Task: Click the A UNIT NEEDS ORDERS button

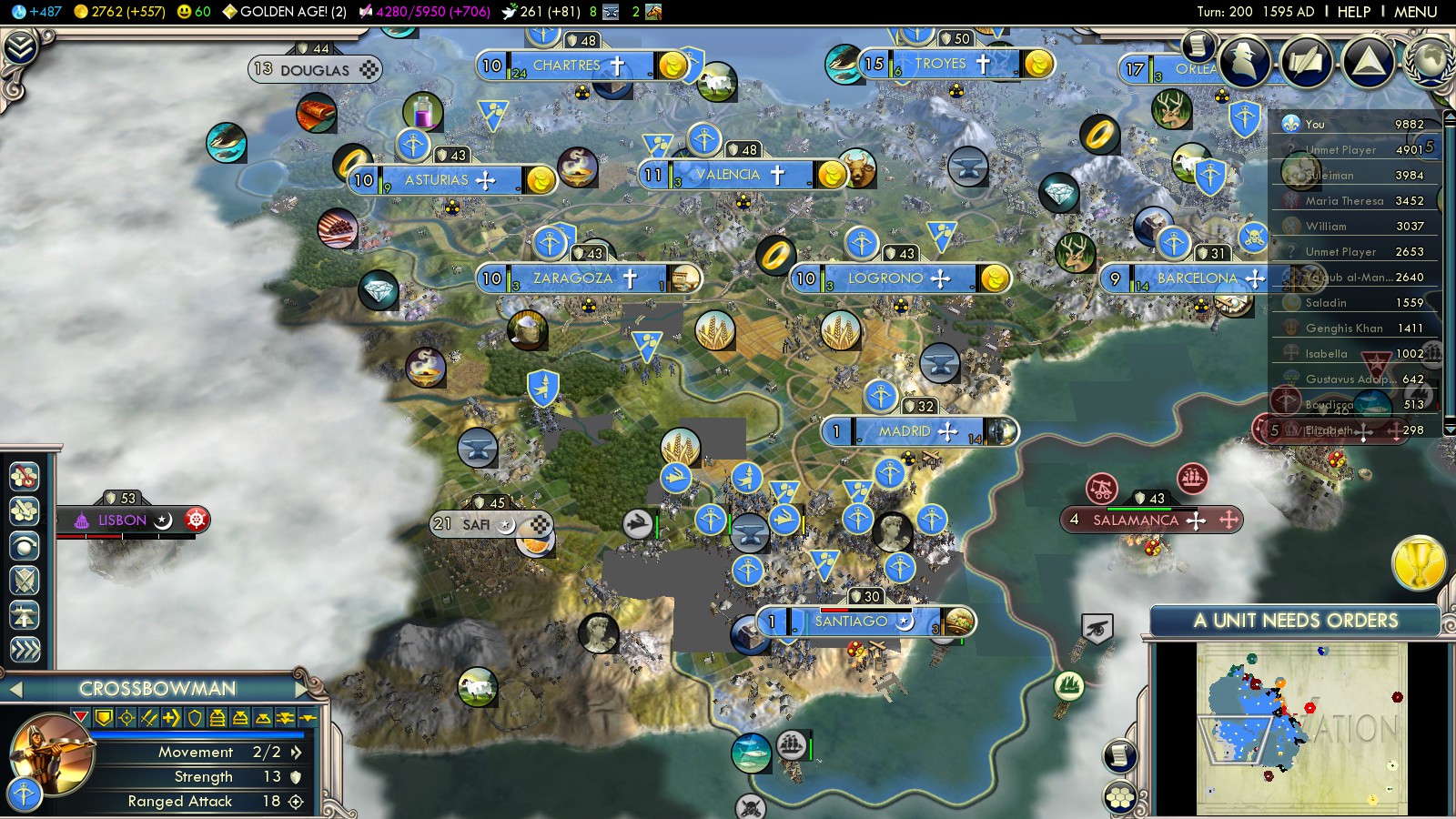Action: [x=1295, y=621]
